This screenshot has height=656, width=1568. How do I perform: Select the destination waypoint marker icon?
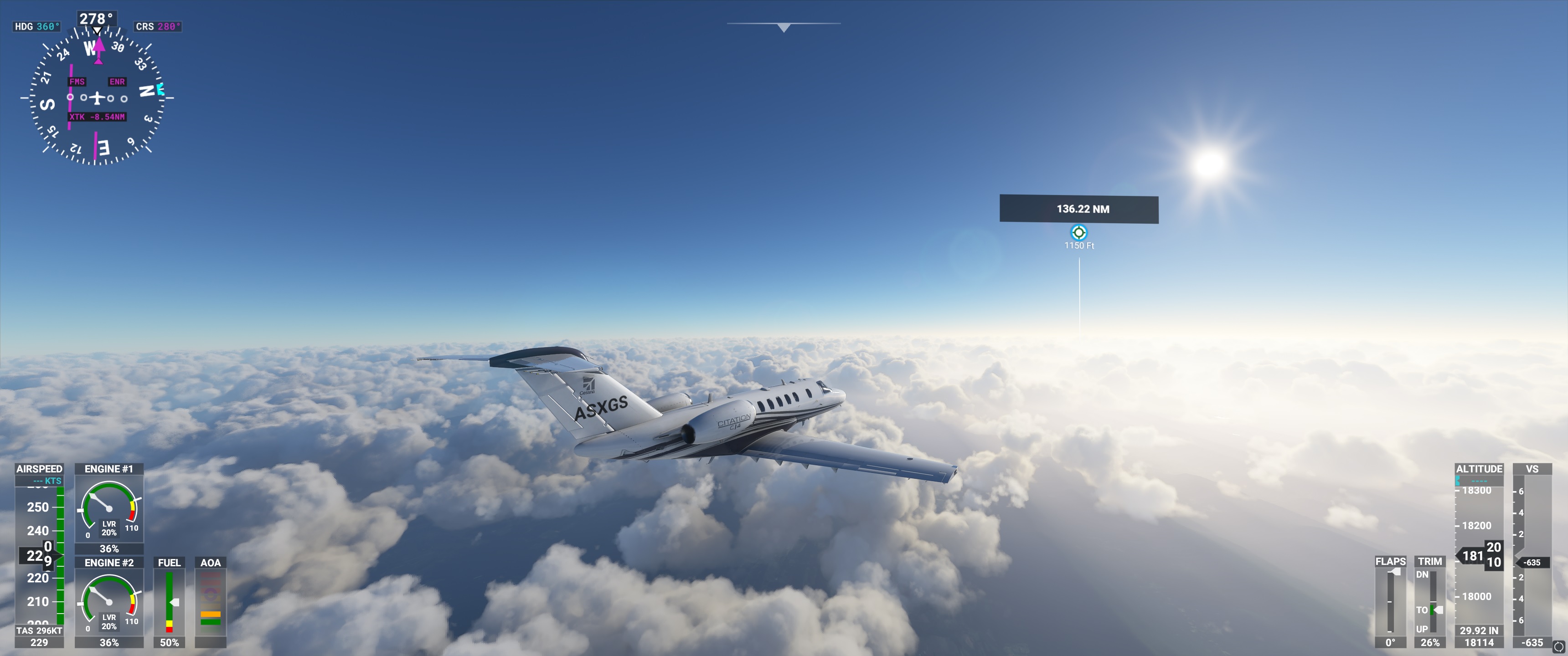(x=1078, y=232)
